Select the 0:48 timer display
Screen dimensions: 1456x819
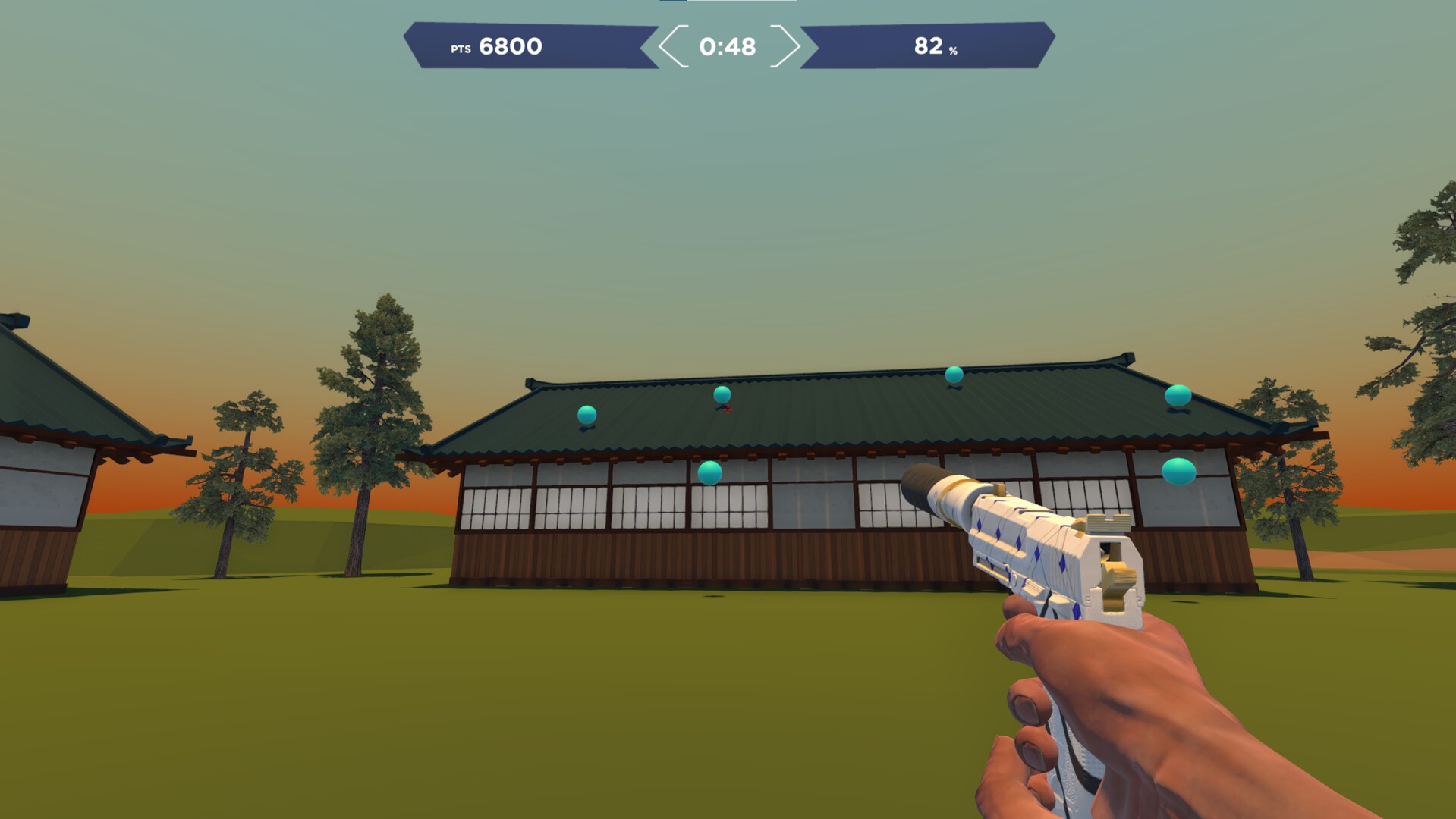click(x=726, y=47)
